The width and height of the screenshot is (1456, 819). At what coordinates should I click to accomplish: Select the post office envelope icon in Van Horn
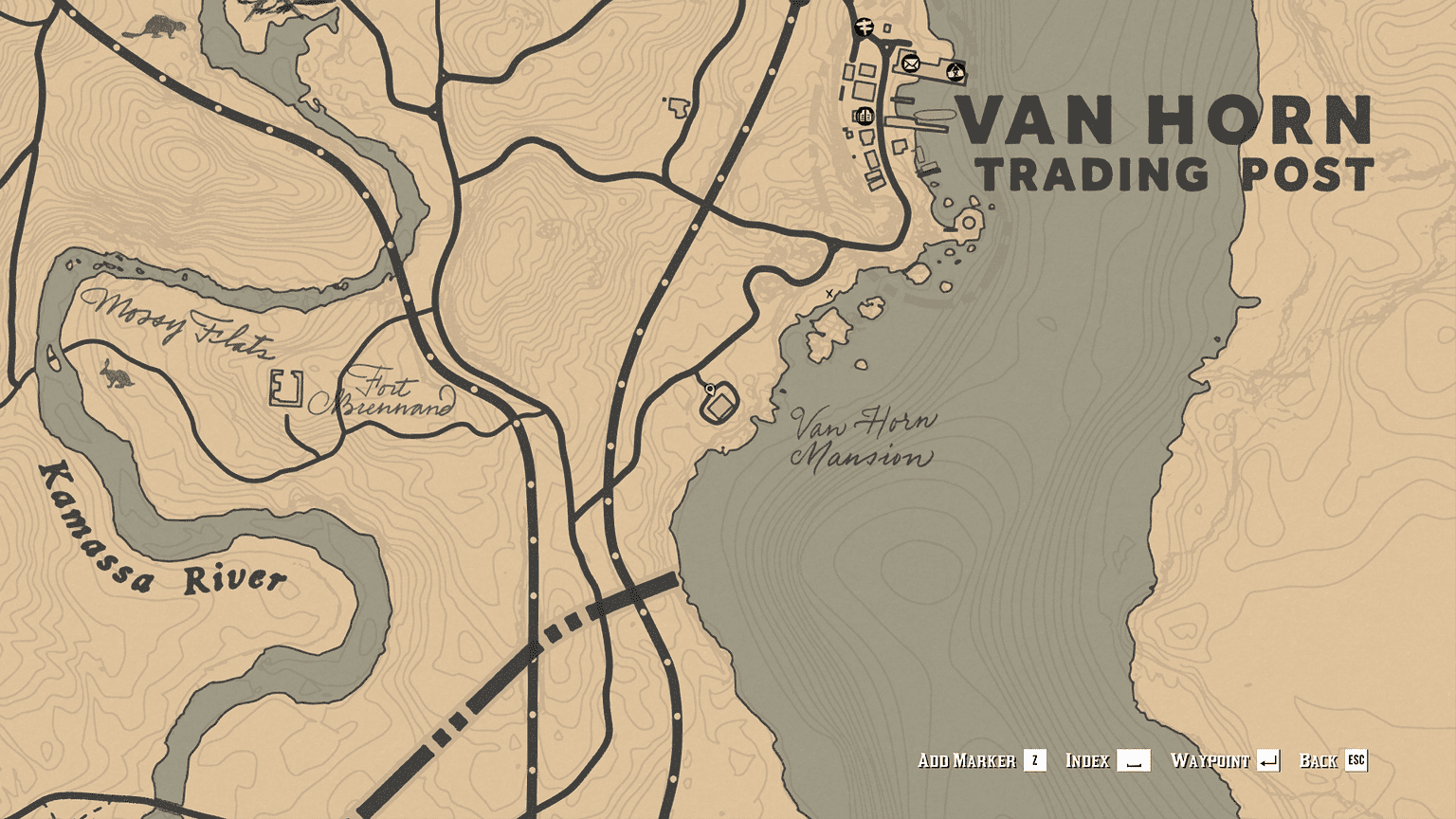(909, 65)
